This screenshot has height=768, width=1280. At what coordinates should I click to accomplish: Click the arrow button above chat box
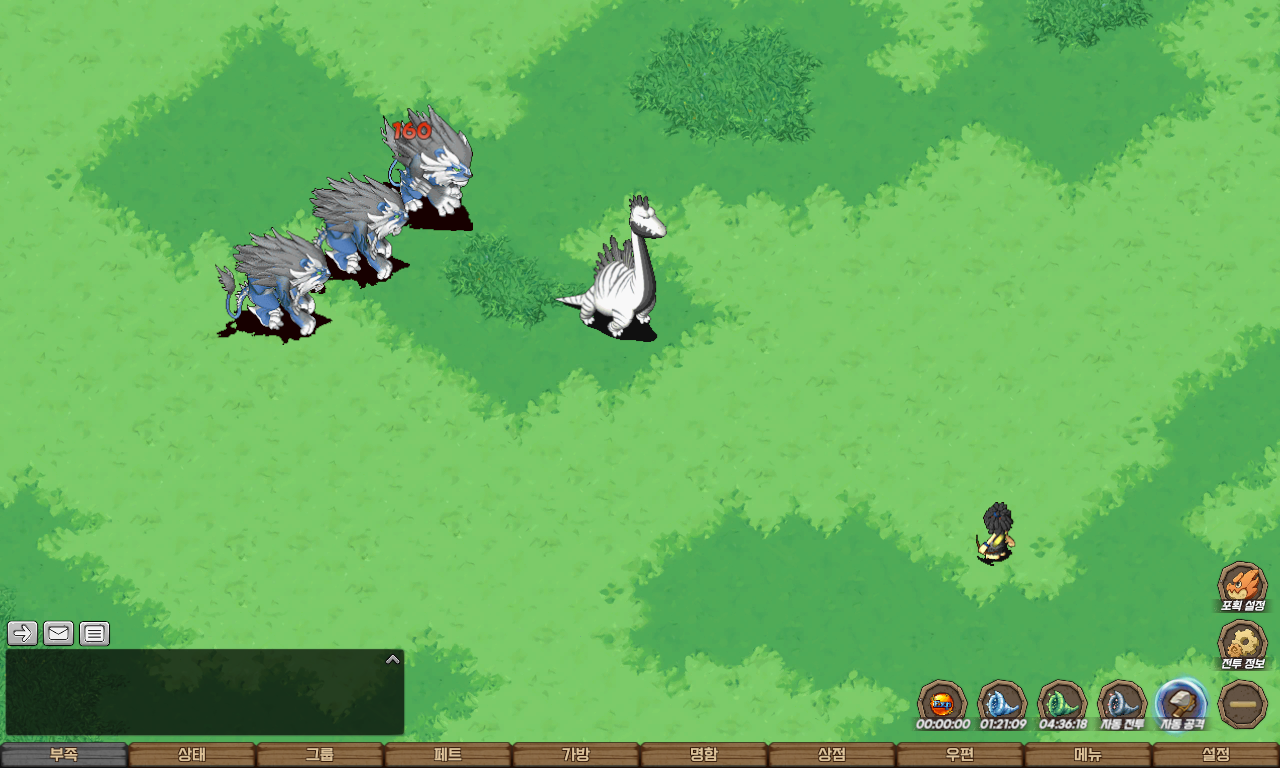click(x=23, y=633)
